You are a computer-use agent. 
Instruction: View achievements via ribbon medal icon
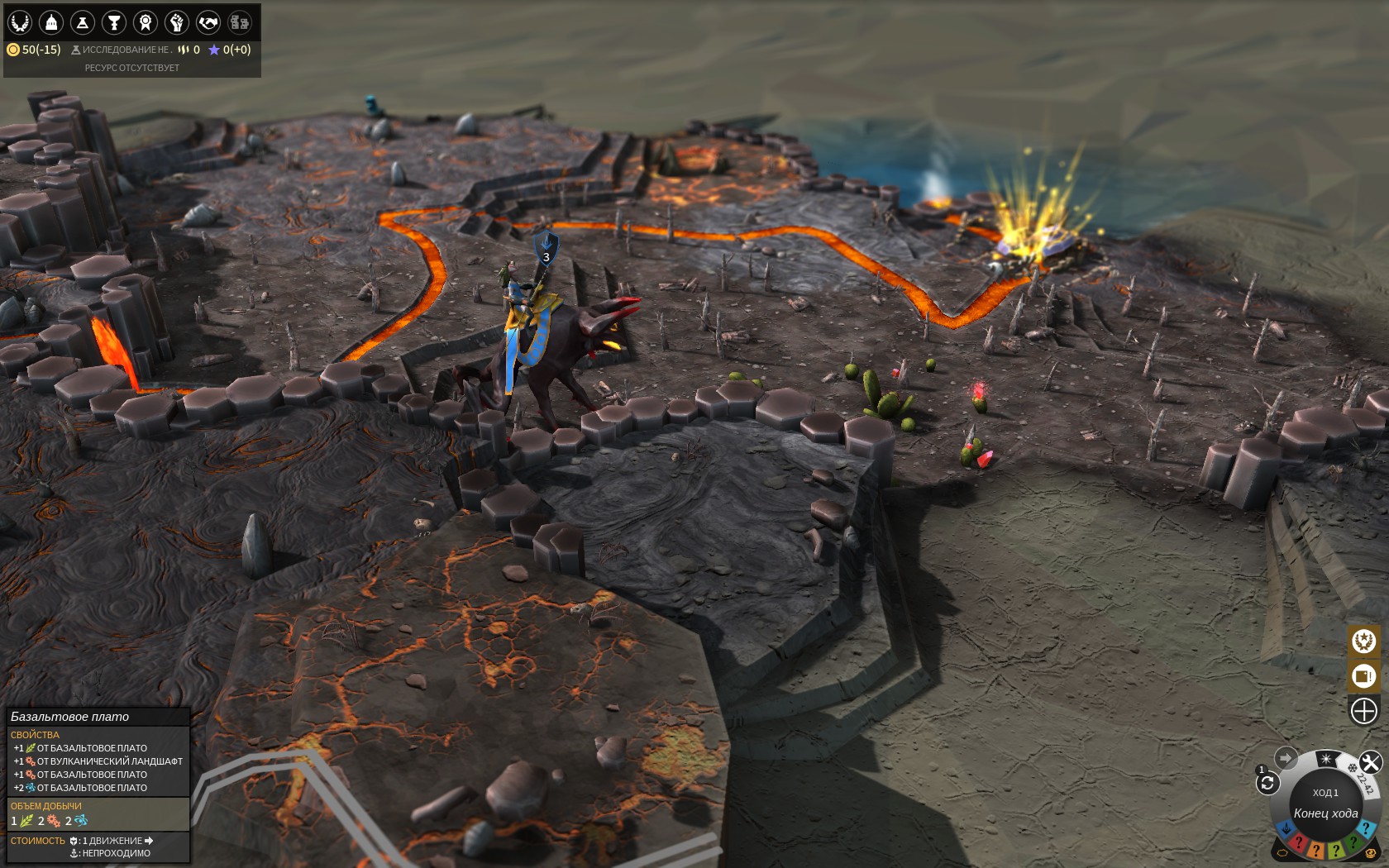pyautogui.click(x=144, y=22)
